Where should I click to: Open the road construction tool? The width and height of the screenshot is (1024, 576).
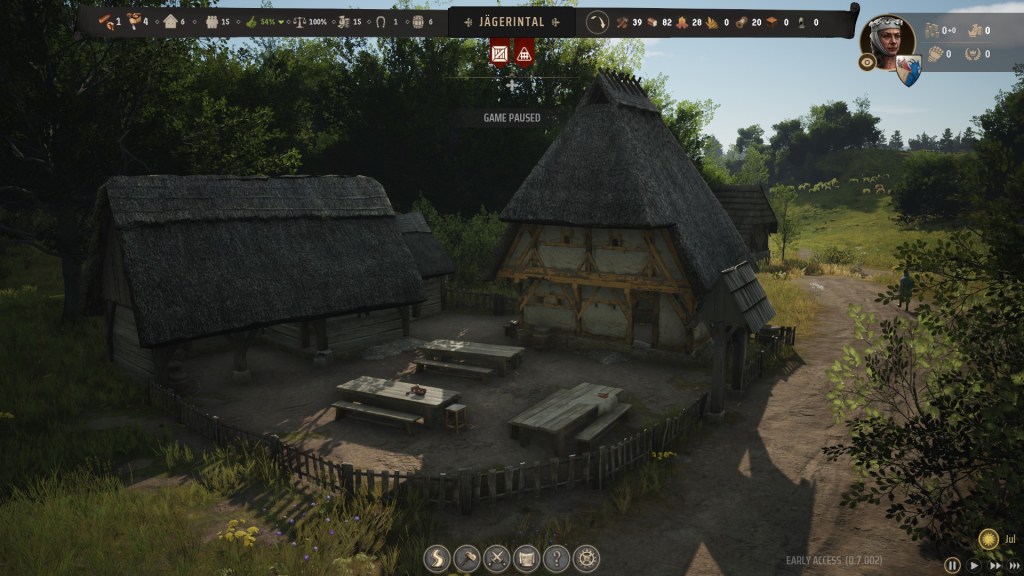pyautogui.click(x=437, y=558)
